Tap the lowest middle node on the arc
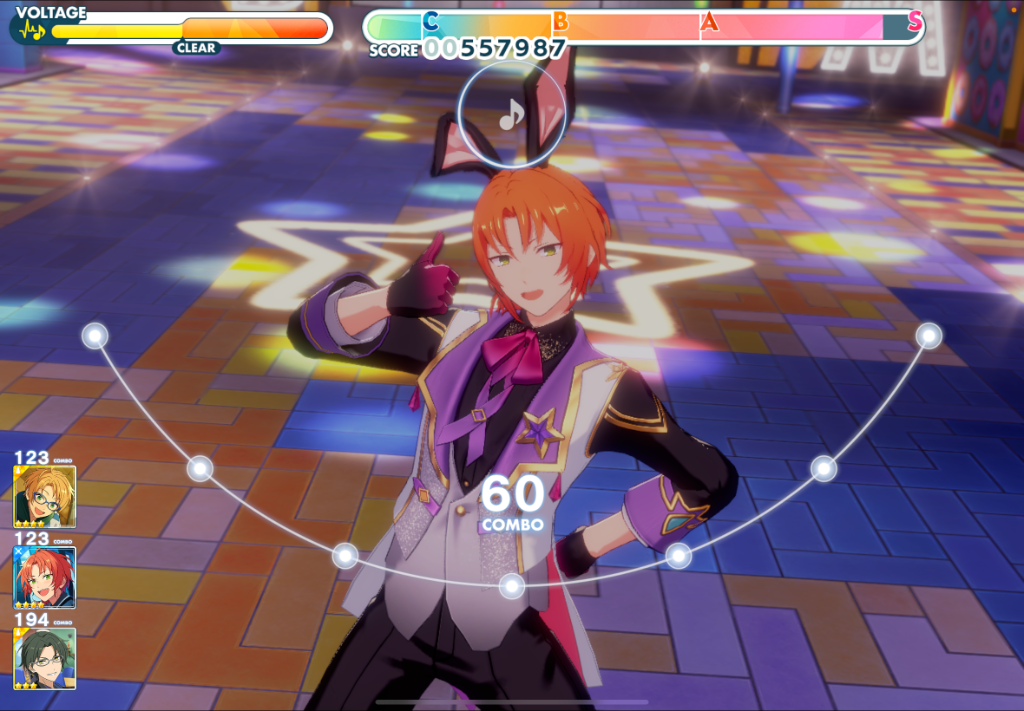1024x711 pixels. [x=512, y=586]
